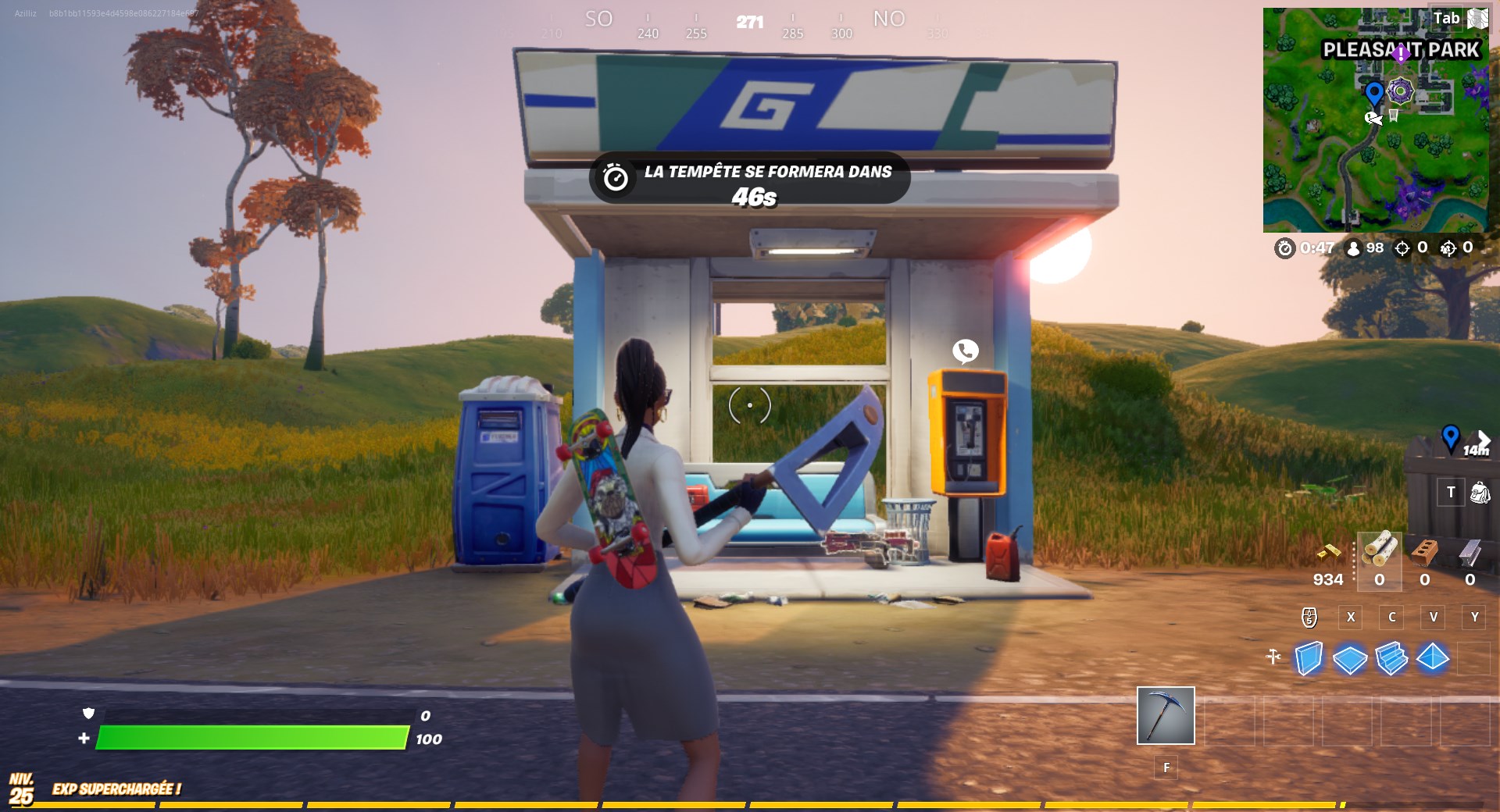This screenshot has width=1500, height=812.
Task: Select the wood material icon
Action: pyautogui.click(x=1380, y=556)
